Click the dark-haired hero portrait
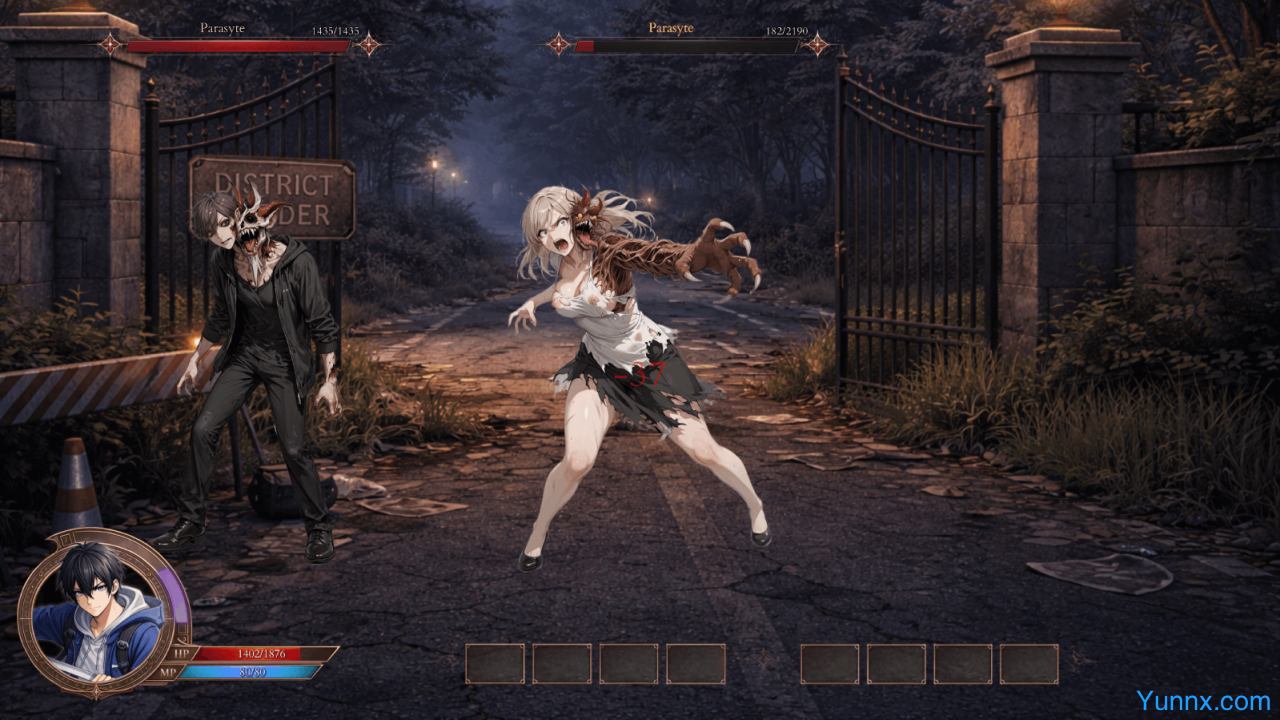Viewport: 1280px width, 720px height. pos(100,611)
